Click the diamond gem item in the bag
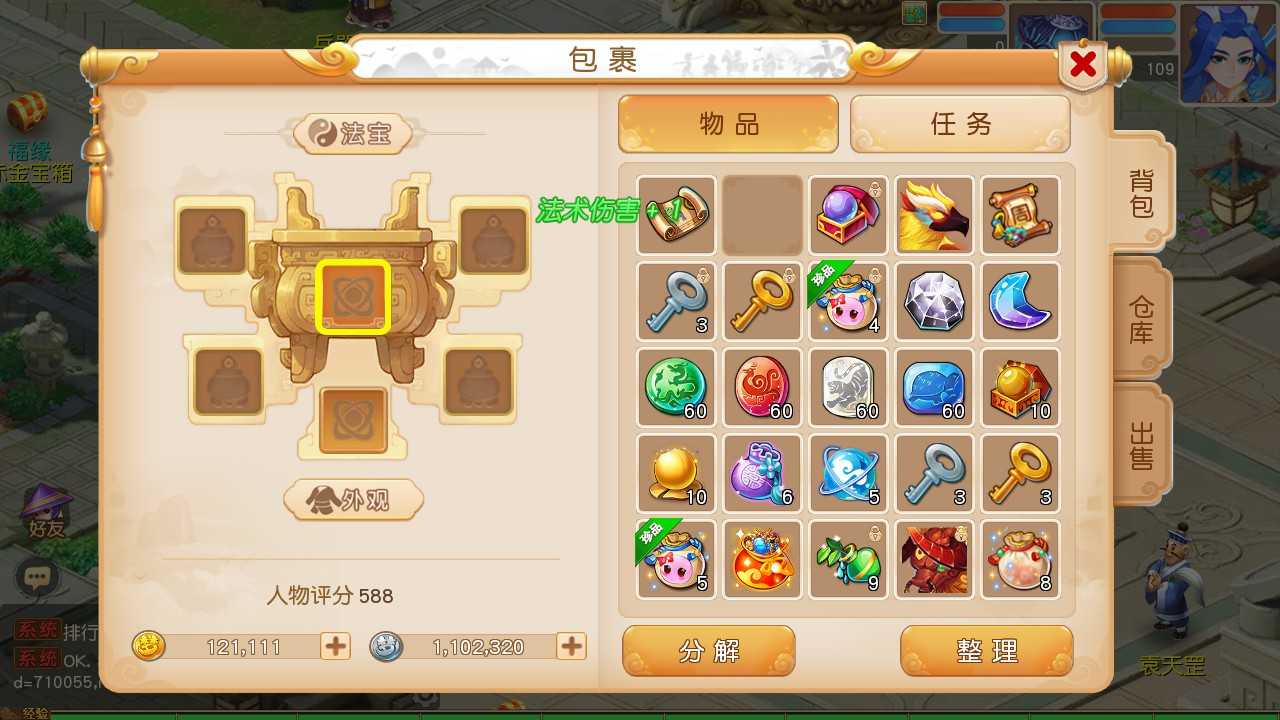 point(934,302)
